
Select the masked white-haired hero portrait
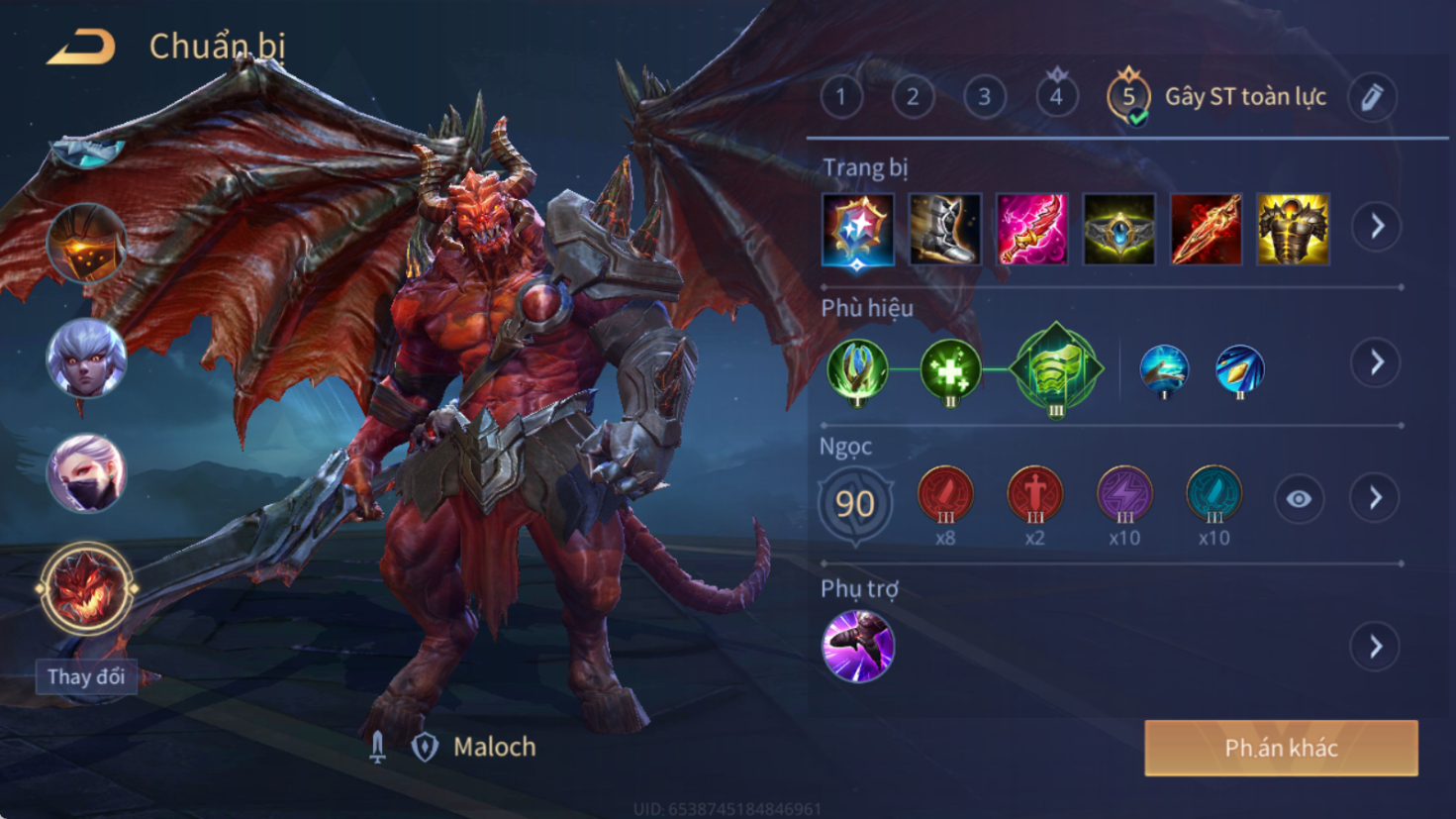(x=86, y=473)
